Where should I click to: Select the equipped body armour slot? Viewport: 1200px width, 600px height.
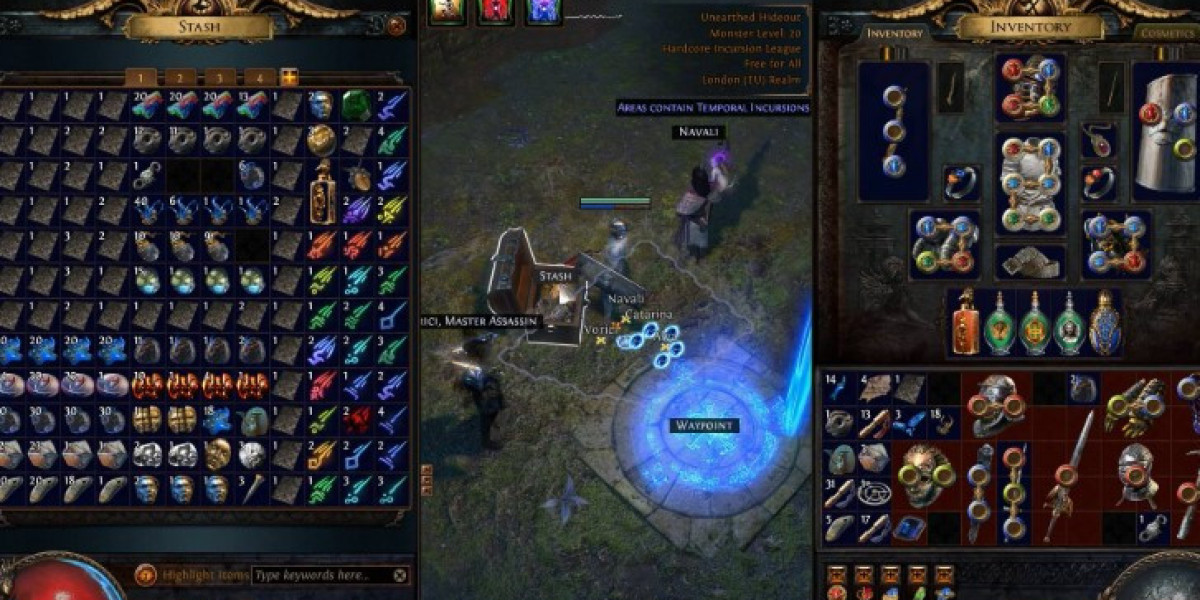(1031, 185)
